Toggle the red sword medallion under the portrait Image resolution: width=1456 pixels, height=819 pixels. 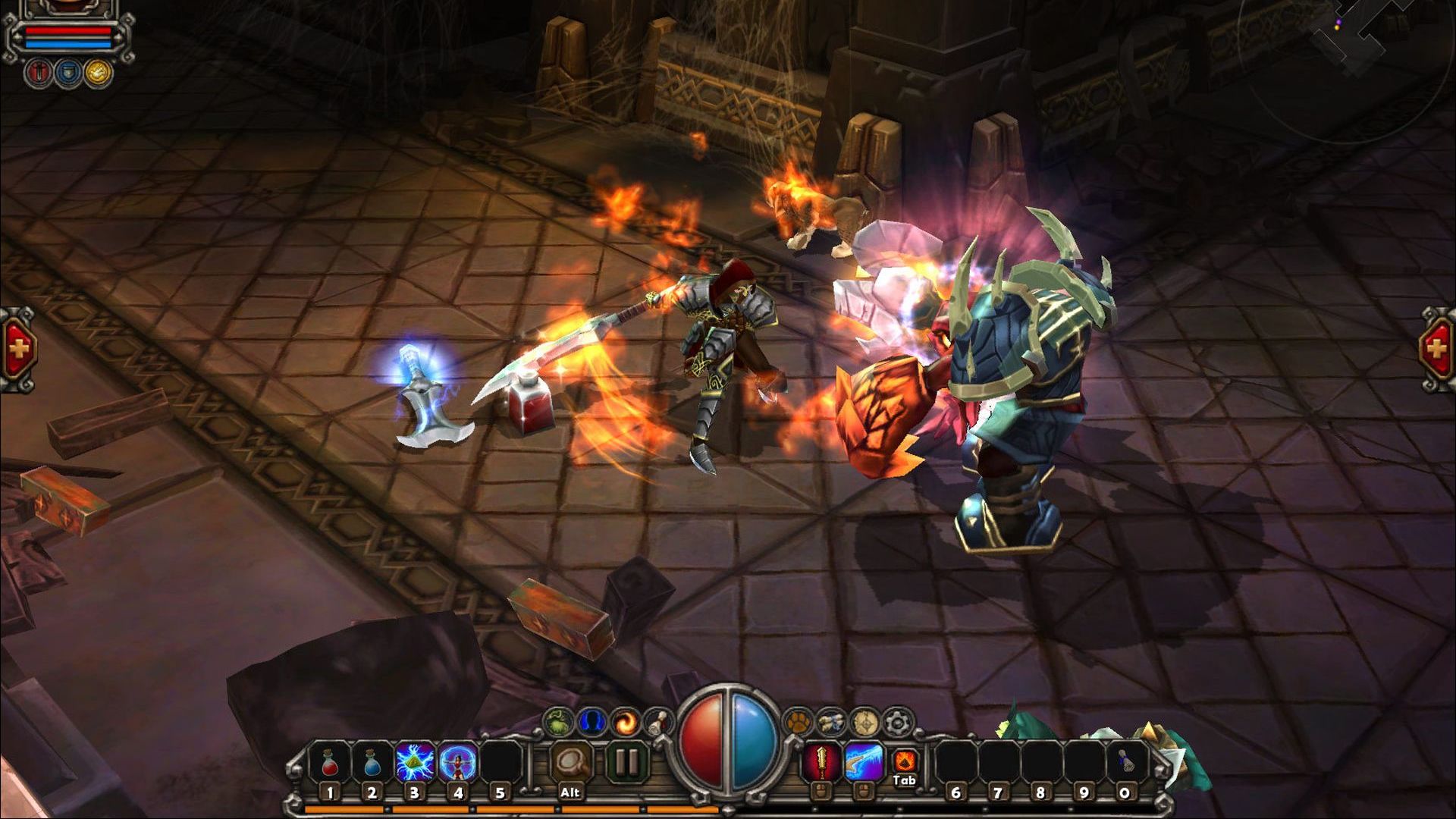[39, 73]
